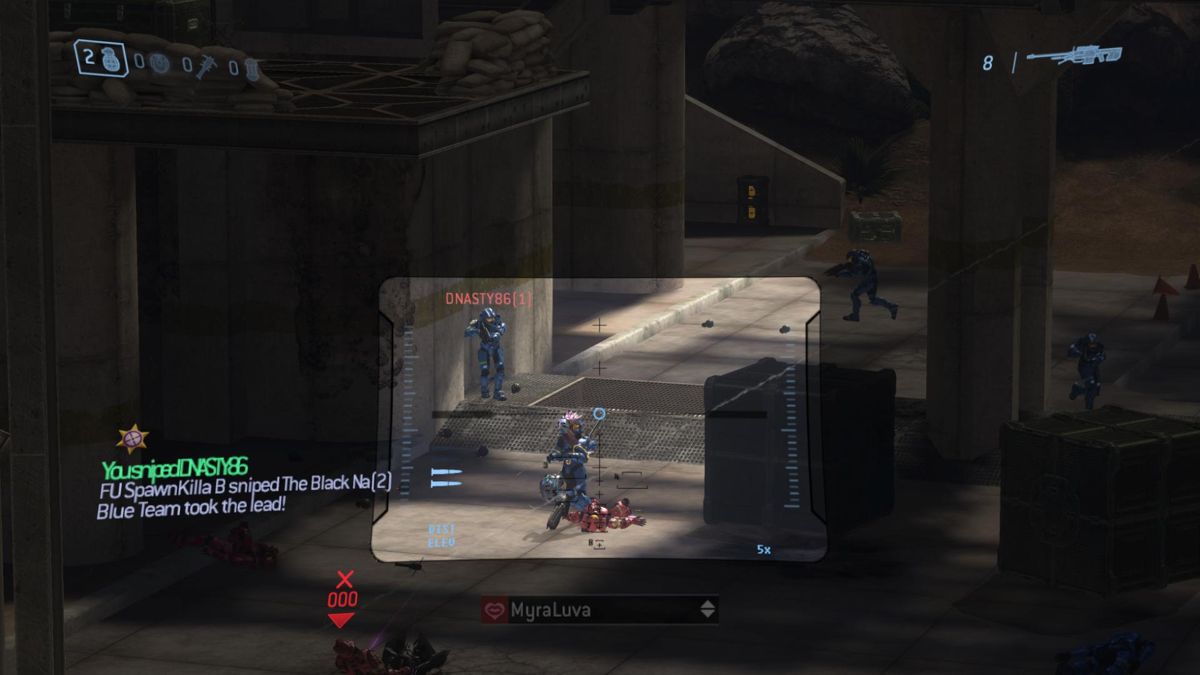This screenshot has width=1200, height=675.
Task: Click the red X waypoint marker
Action: [x=345, y=578]
